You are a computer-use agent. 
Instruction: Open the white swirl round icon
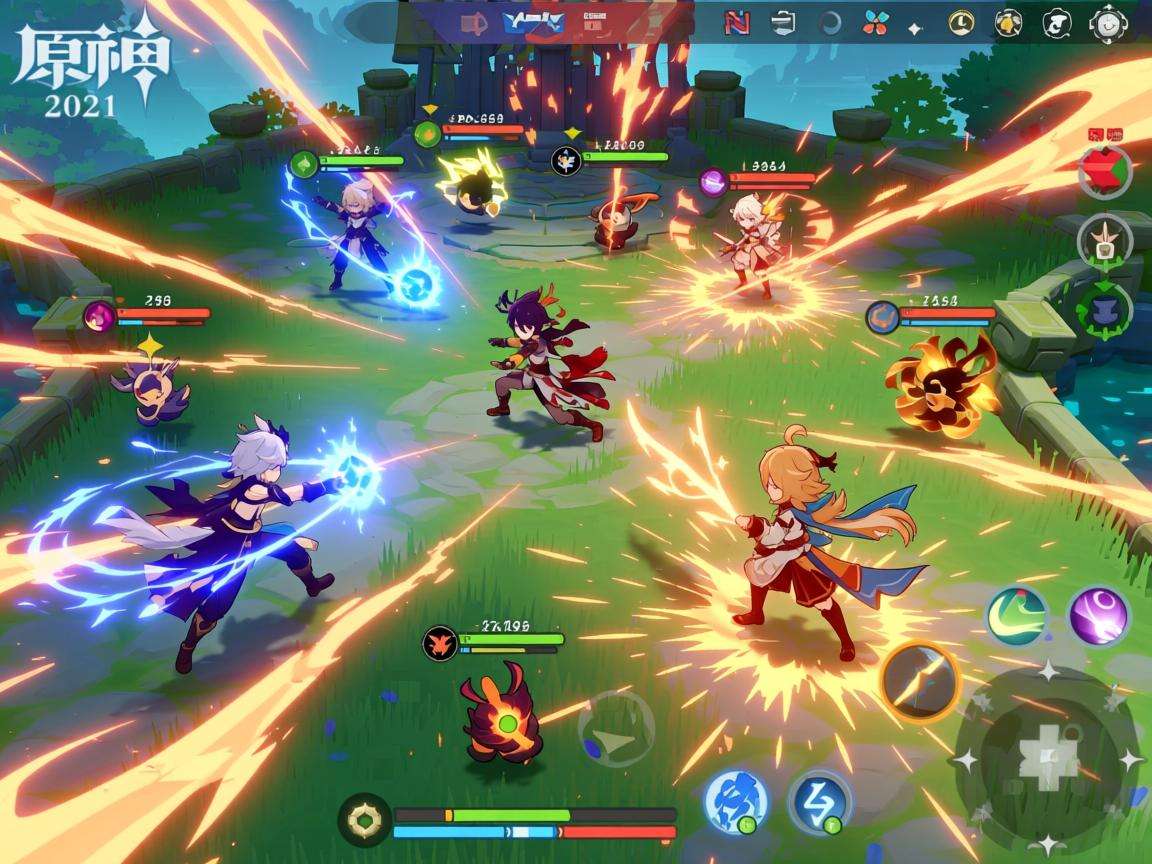pos(1057,23)
